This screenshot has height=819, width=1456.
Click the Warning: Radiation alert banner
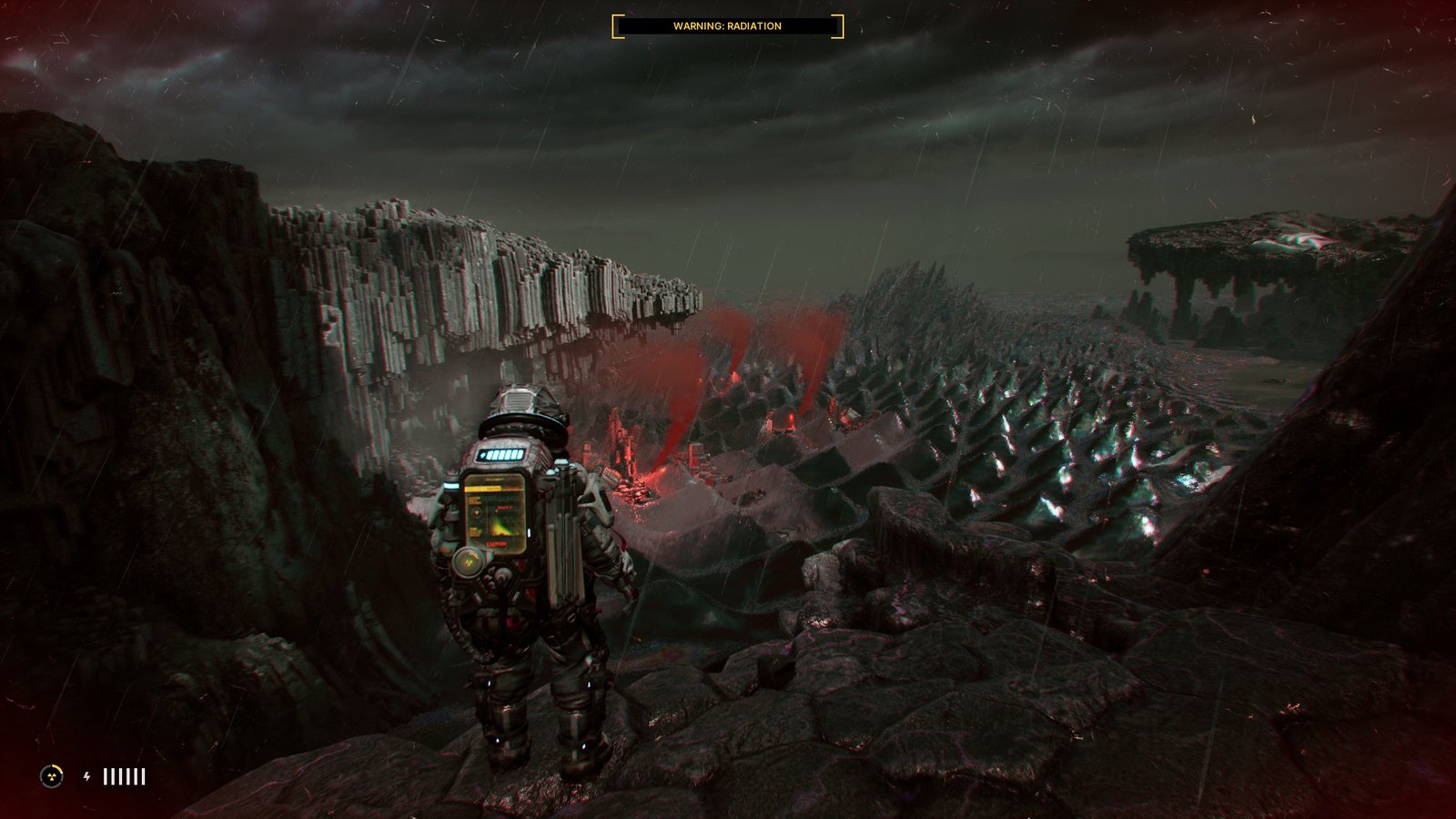tap(727, 26)
